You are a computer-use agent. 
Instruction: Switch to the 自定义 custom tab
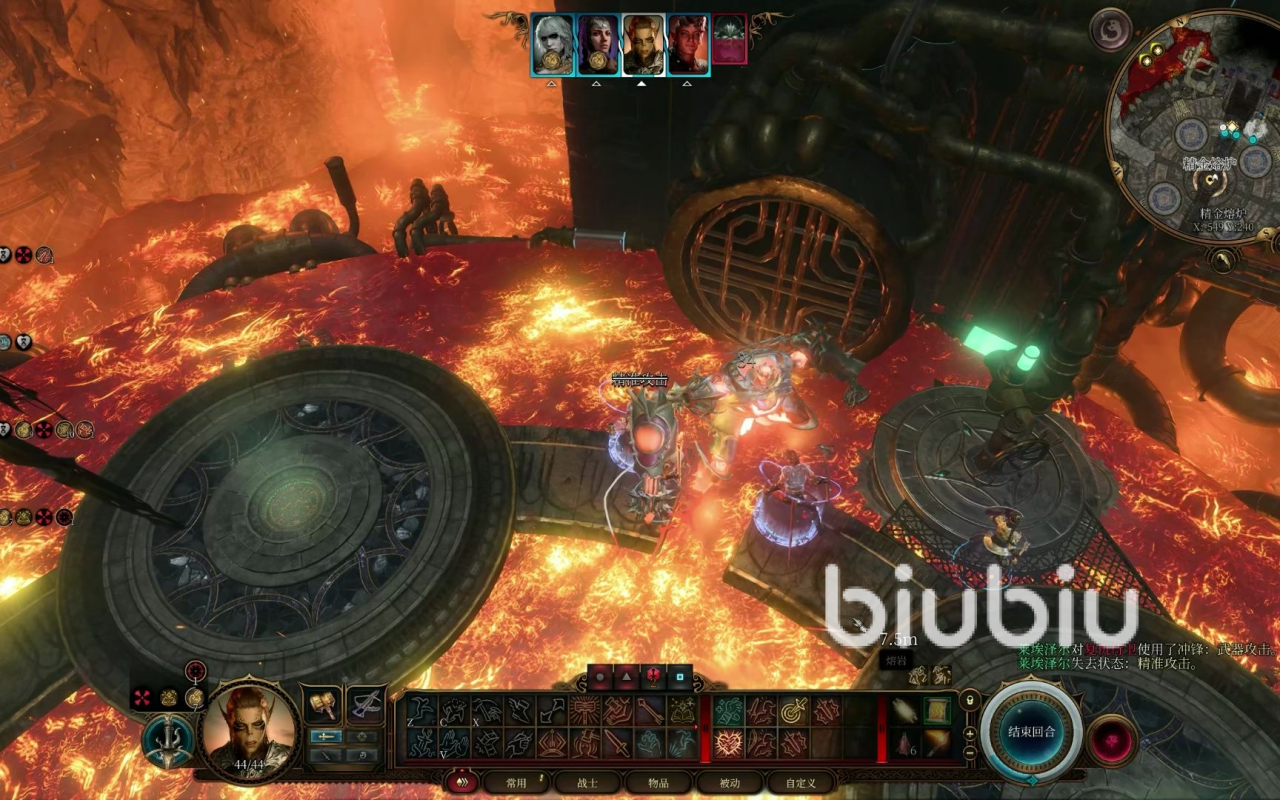pos(801,783)
